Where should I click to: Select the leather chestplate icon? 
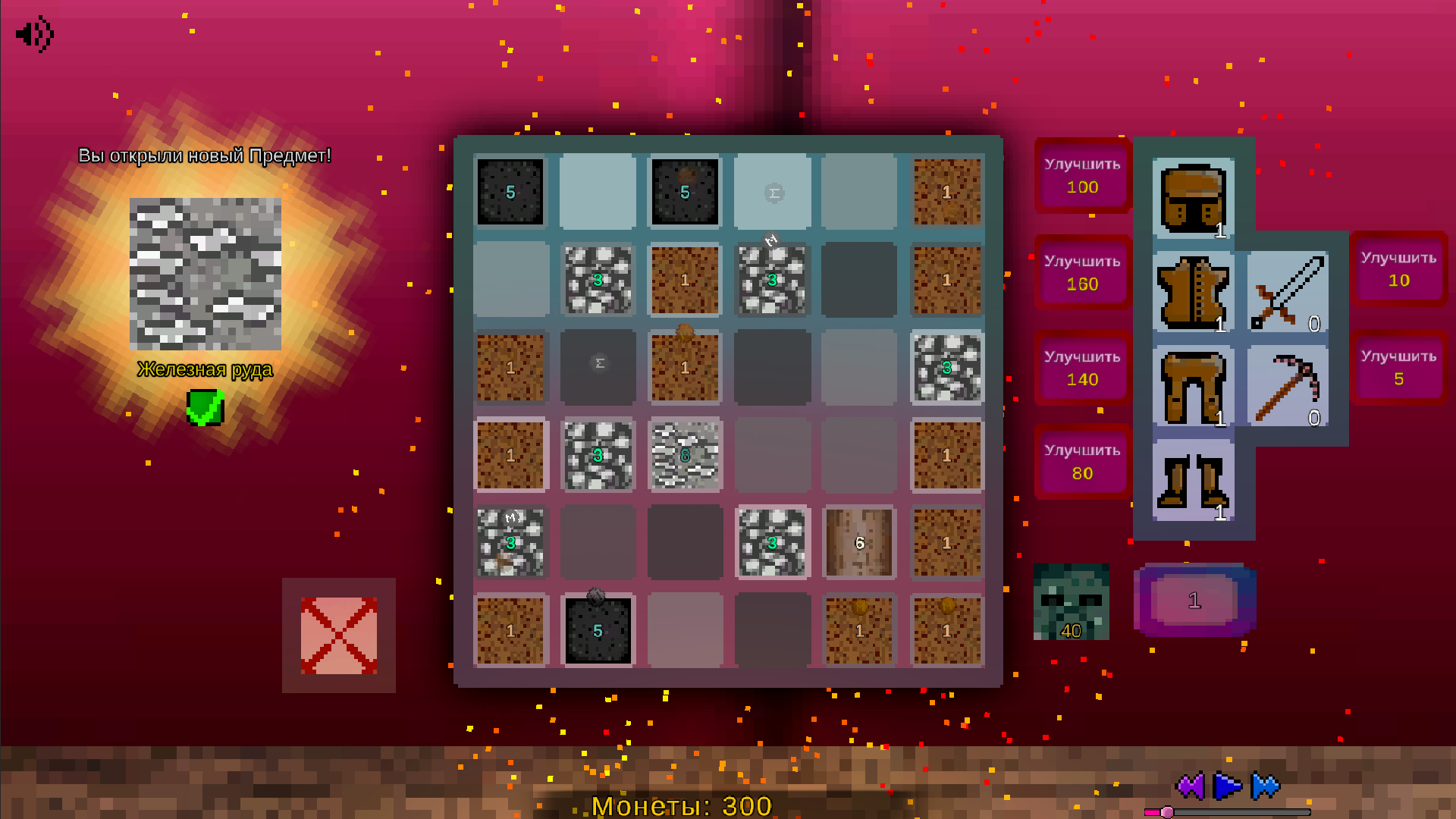[1193, 292]
